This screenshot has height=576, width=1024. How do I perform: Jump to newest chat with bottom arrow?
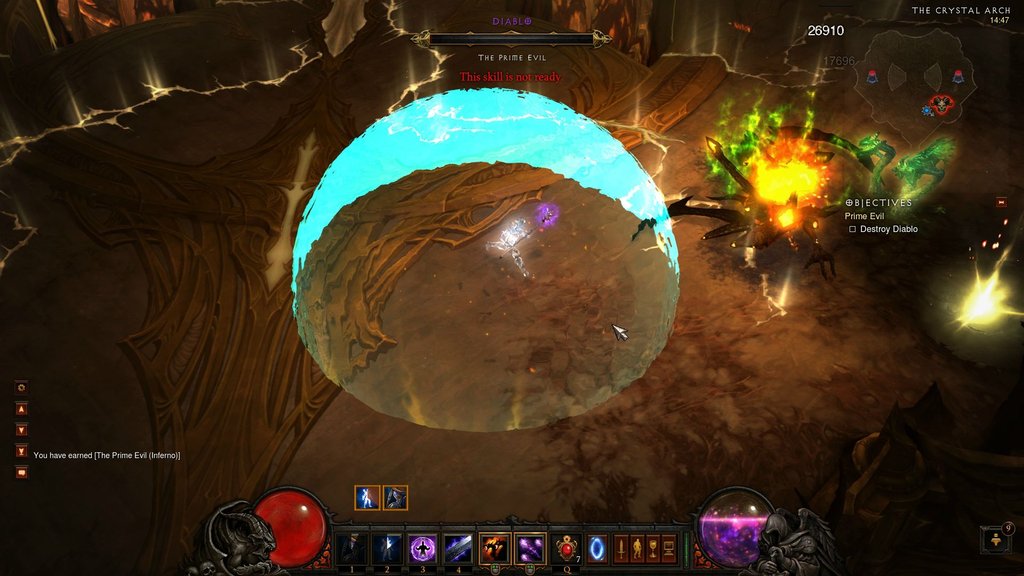pos(21,450)
